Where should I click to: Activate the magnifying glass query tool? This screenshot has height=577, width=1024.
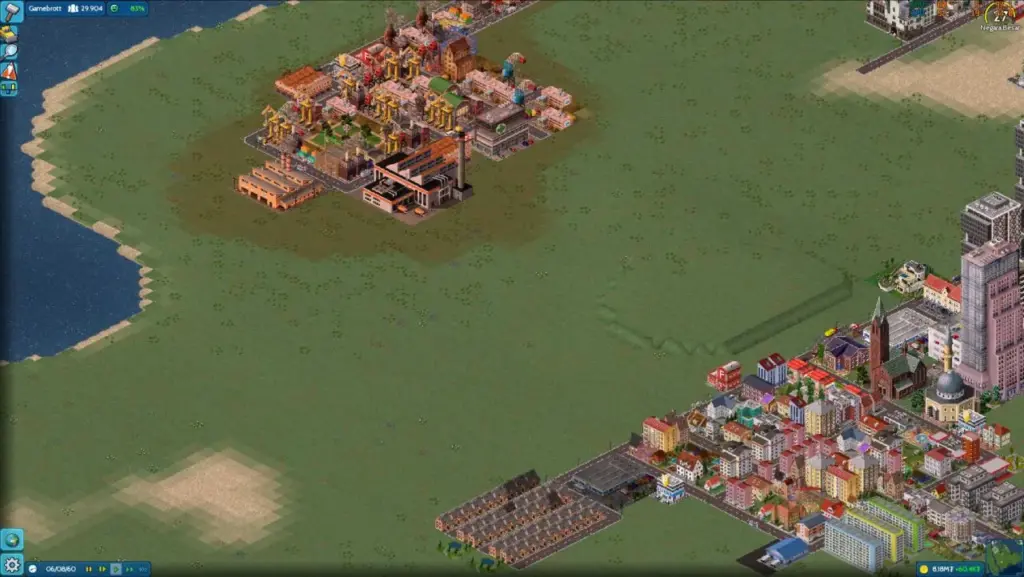tap(8, 52)
